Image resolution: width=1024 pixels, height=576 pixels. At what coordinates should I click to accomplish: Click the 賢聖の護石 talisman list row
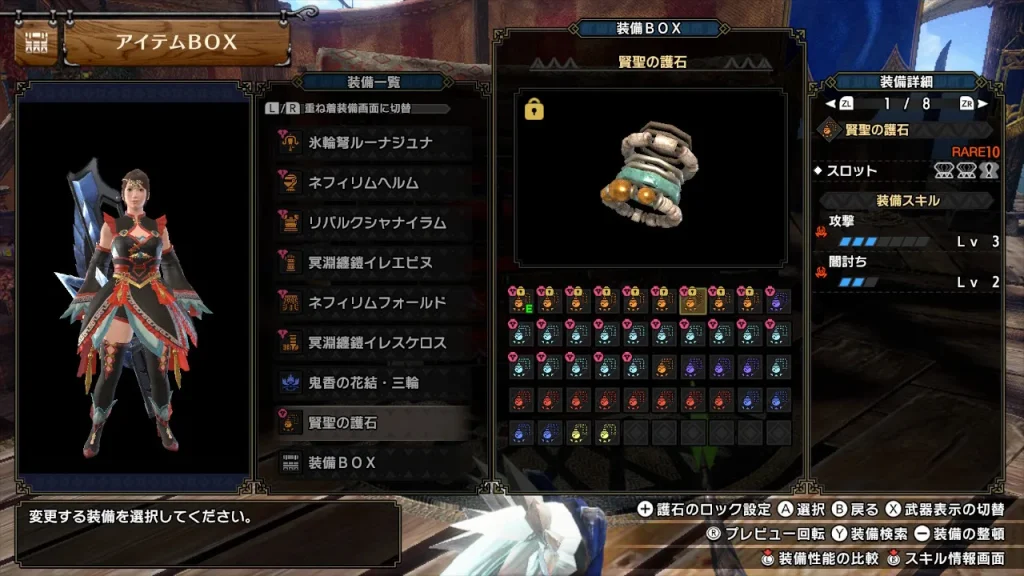(371, 423)
